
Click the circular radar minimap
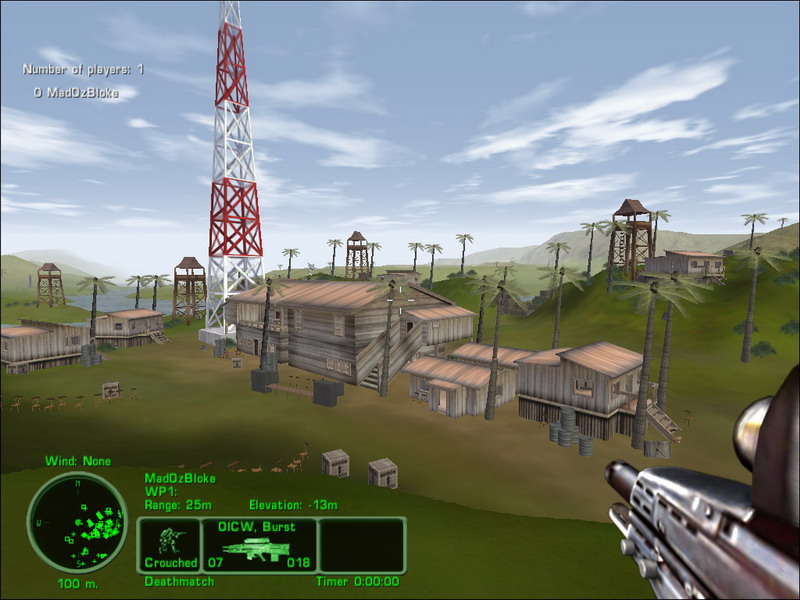pos(77,521)
